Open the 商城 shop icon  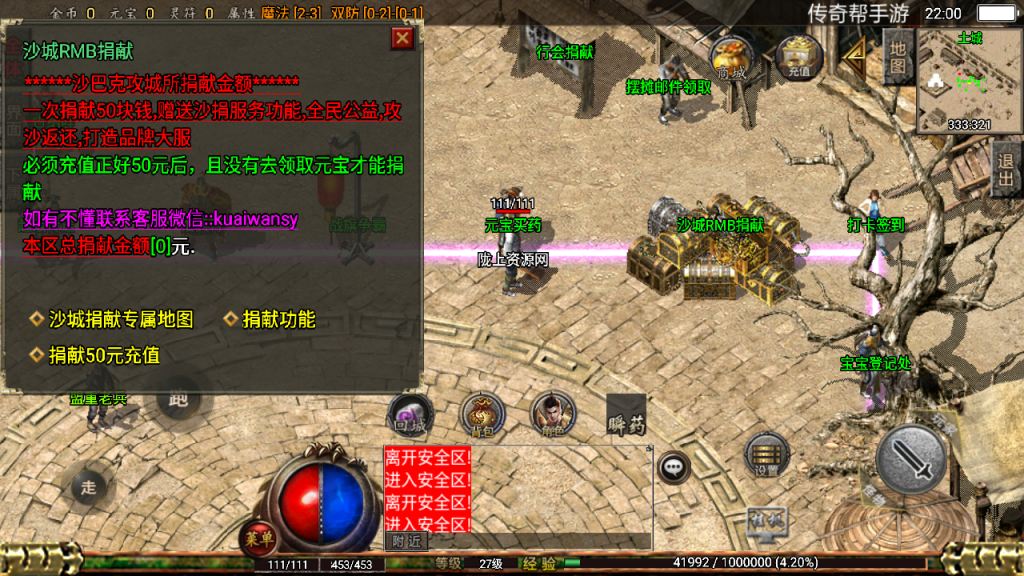coord(731,58)
